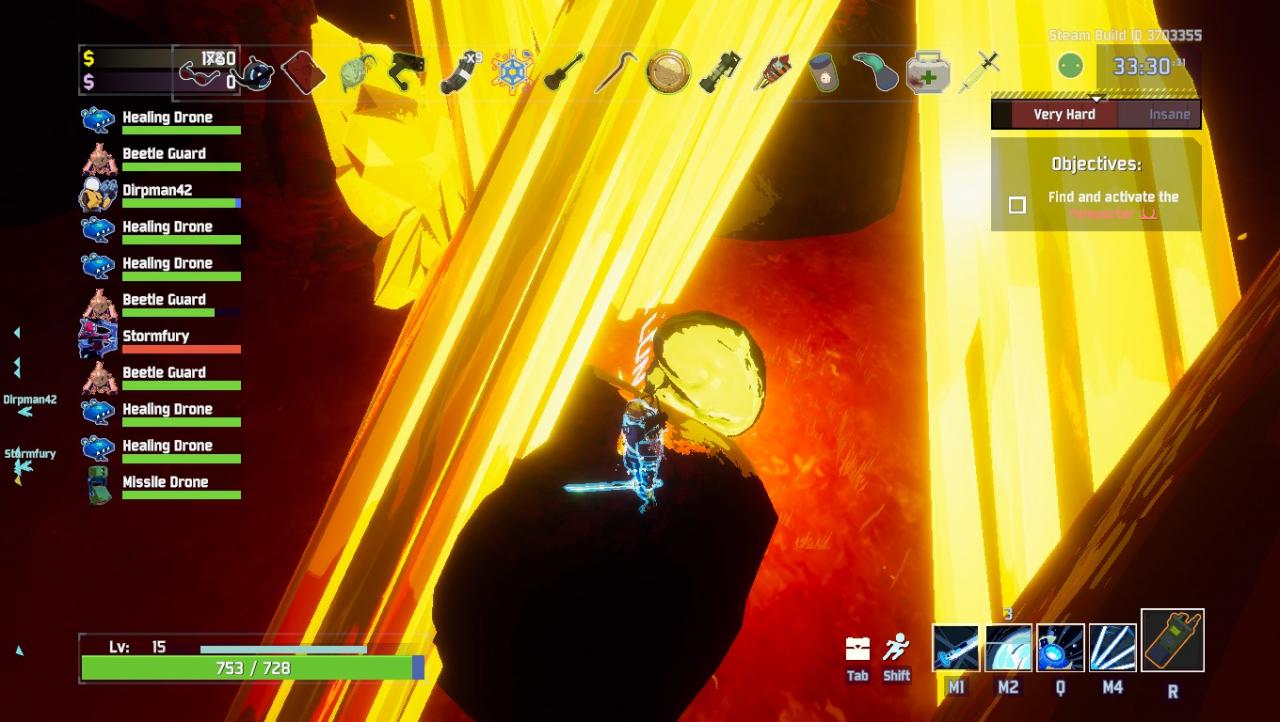Image resolution: width=1280 pixels, height=722 pixels.
Task: Use the blue dash utility skill
Action: (1060, 647)
